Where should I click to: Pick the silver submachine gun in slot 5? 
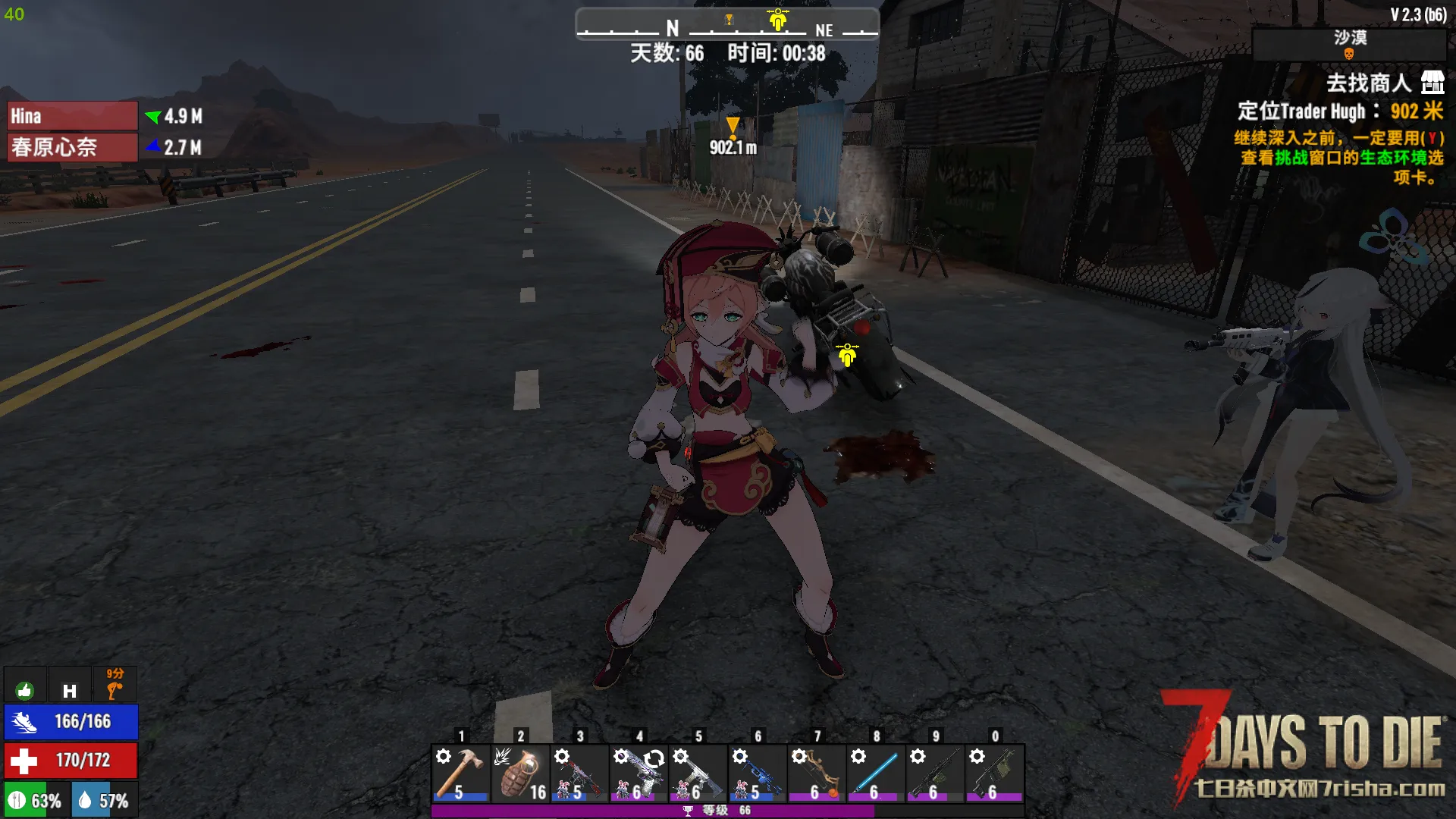tap(698, 773)
